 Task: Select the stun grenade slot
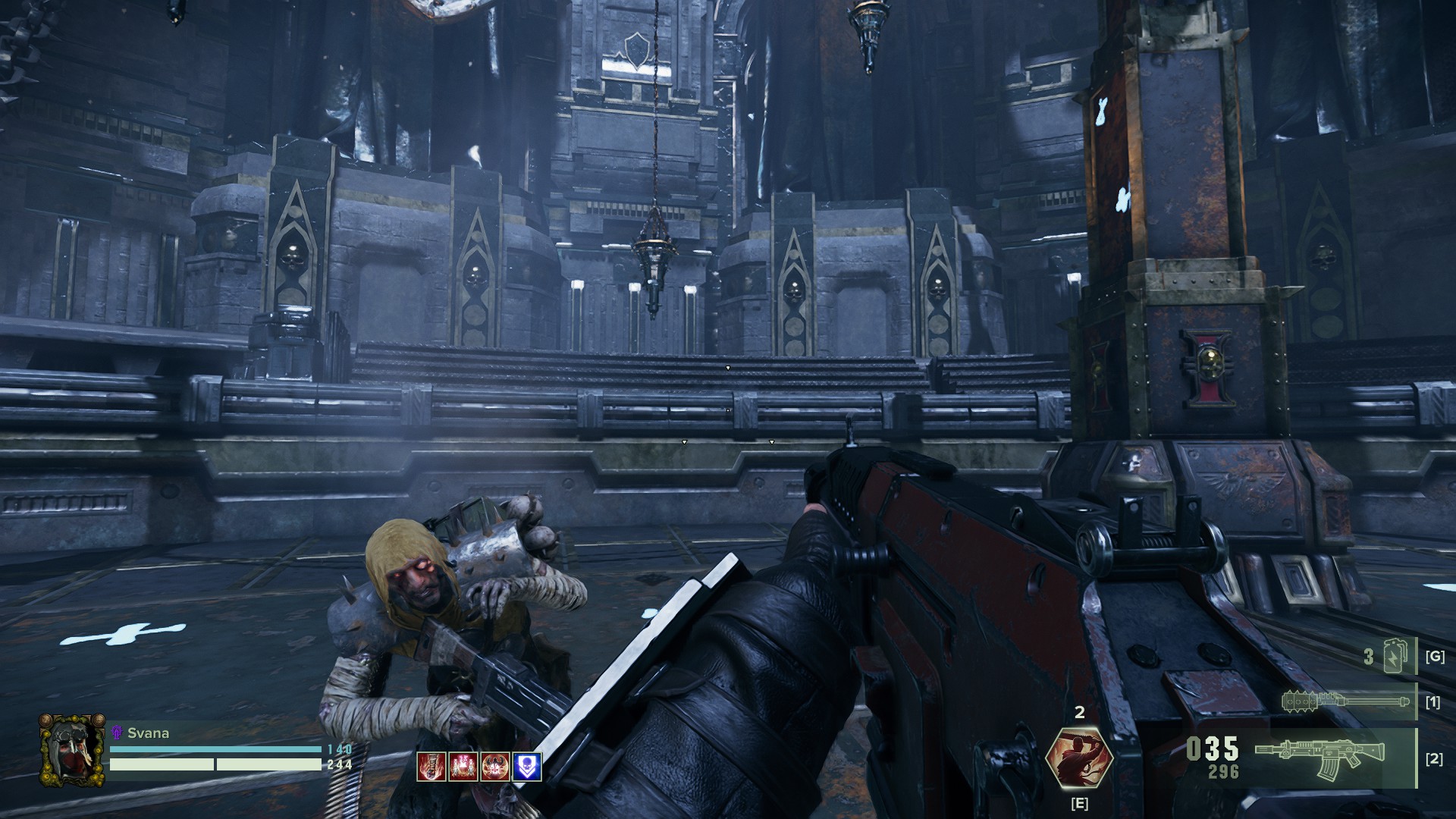pyautogui.click(x=1394, y=656)
